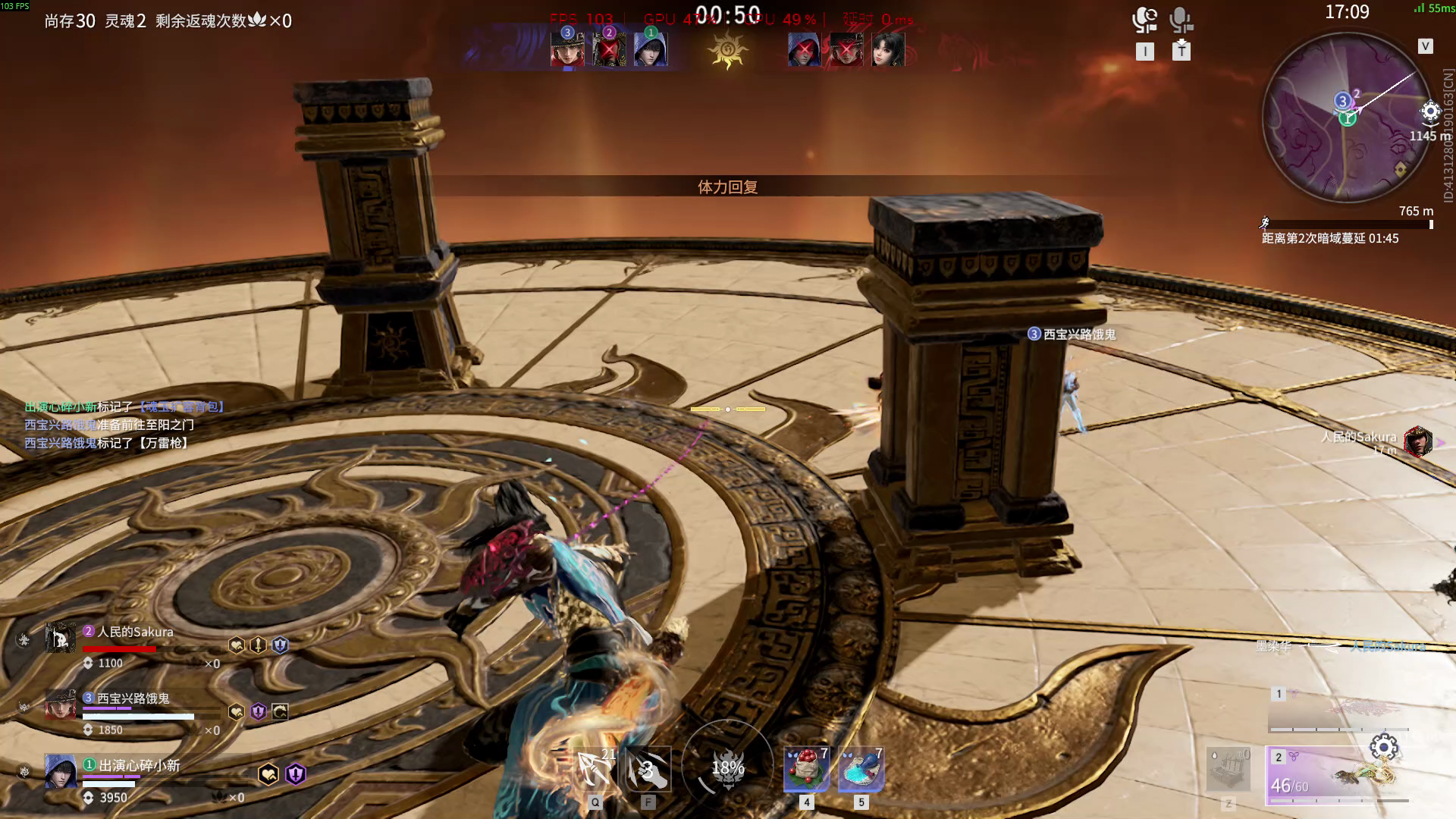
Task: Select teammate 人民的Sakura in the squad list
Action: click(129, 639)
